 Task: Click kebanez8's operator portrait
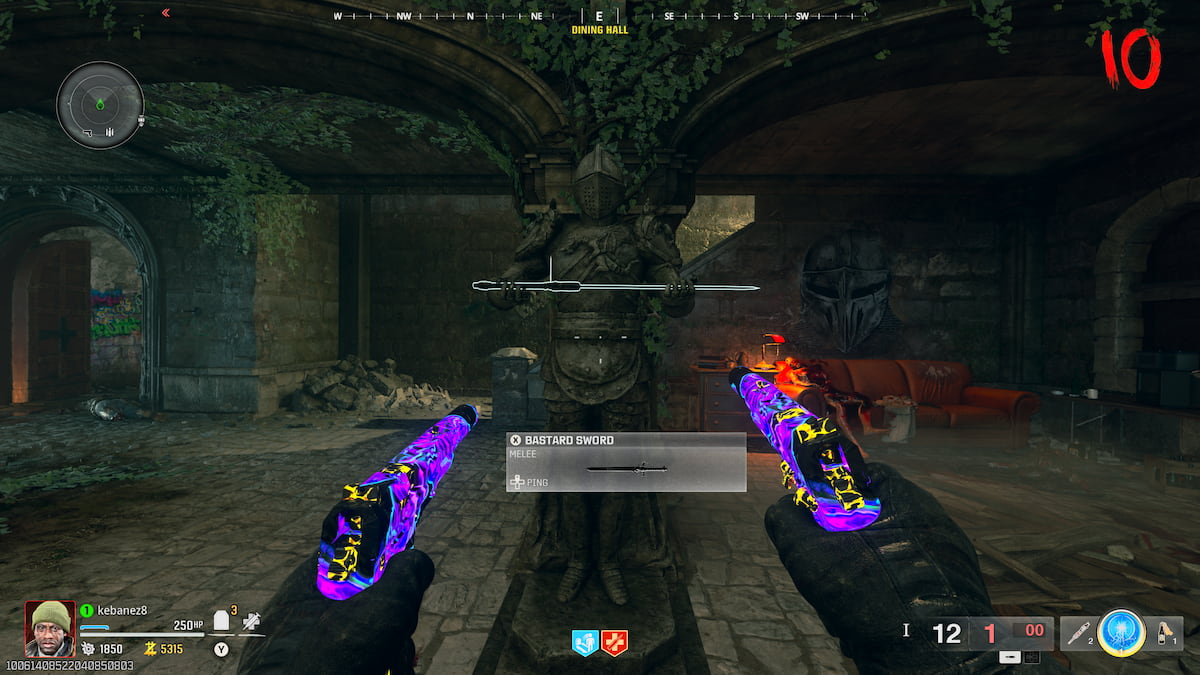pos(50,628)
